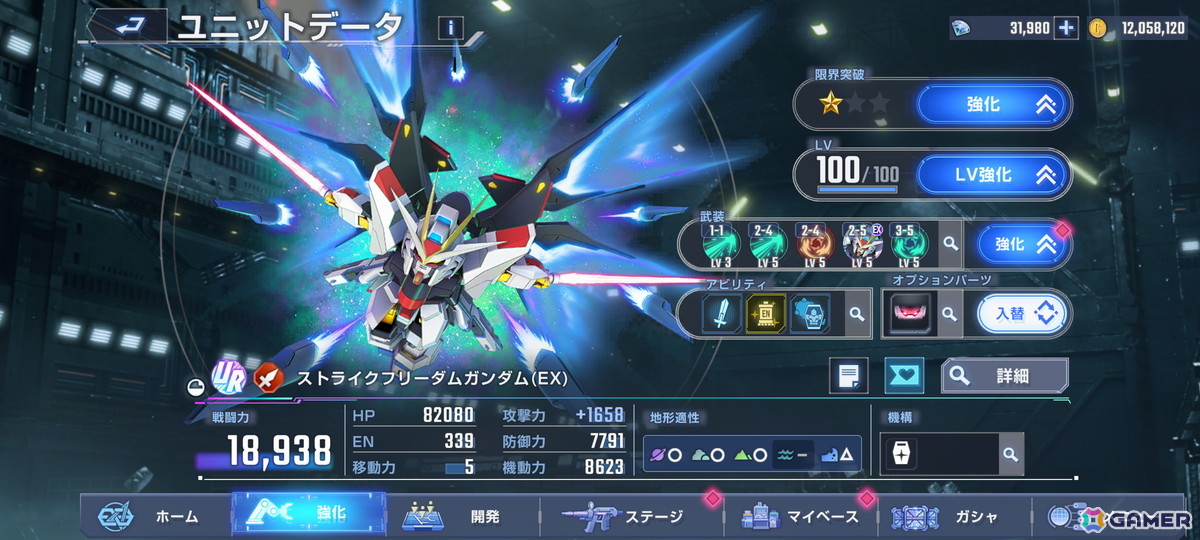Open the マイベース tab
The image size is (1200, 540).
800,516
